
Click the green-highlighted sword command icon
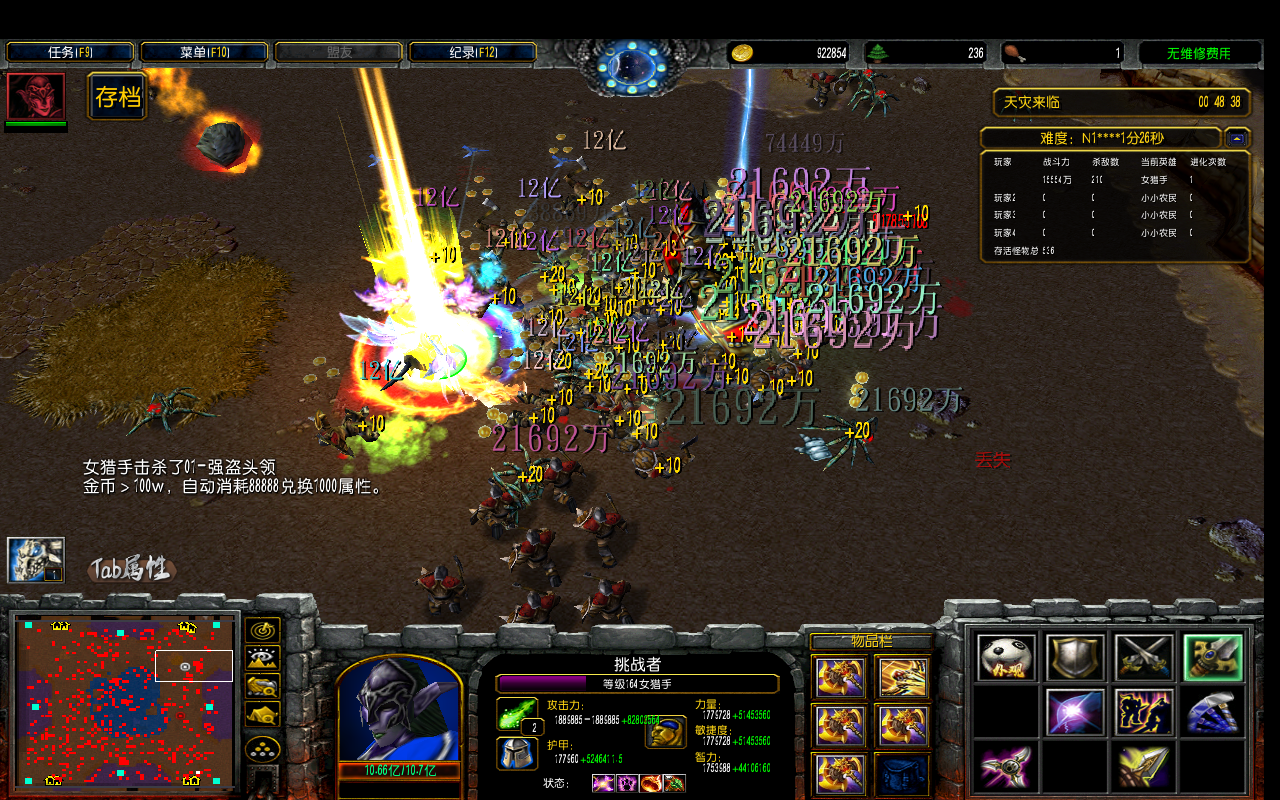coord(1213,658)
